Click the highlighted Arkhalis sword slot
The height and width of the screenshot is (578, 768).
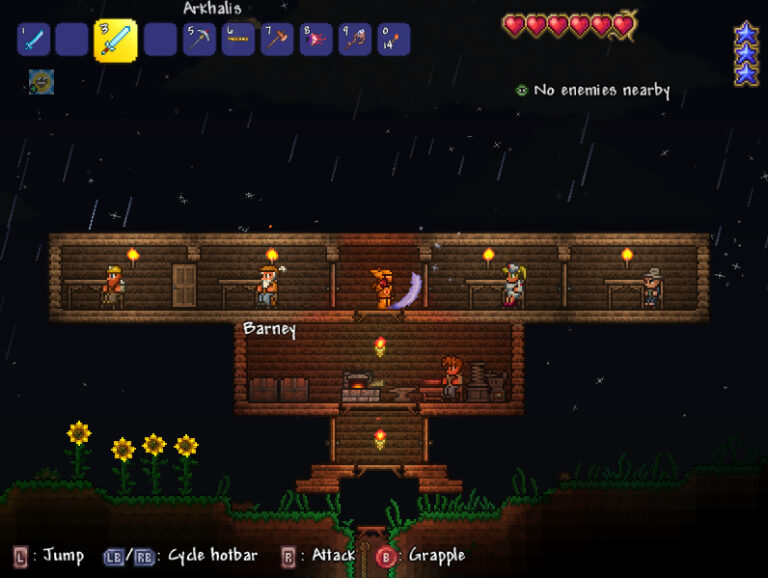click(x=115, y=40)
